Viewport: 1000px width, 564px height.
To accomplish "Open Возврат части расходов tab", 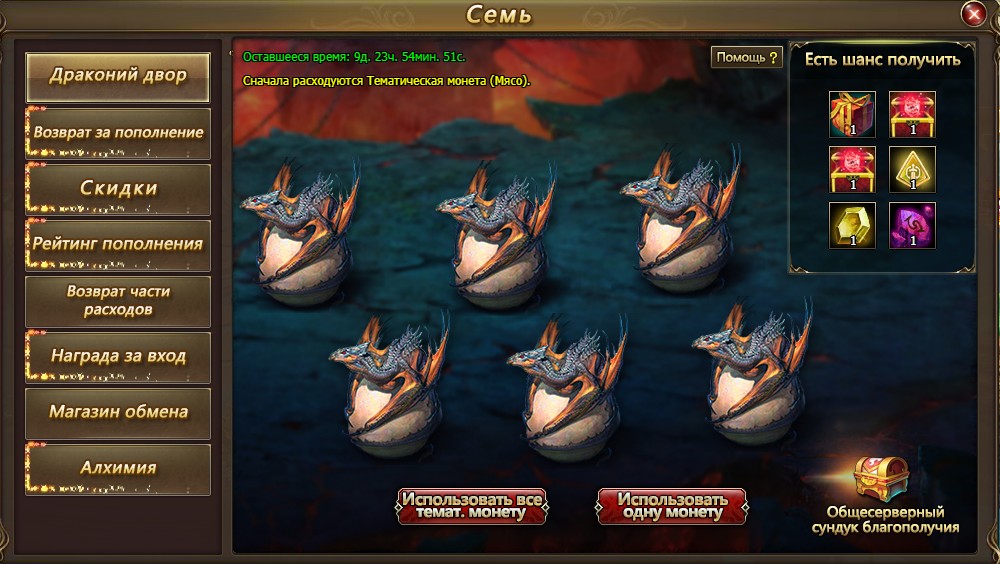I will coord(118,300).
